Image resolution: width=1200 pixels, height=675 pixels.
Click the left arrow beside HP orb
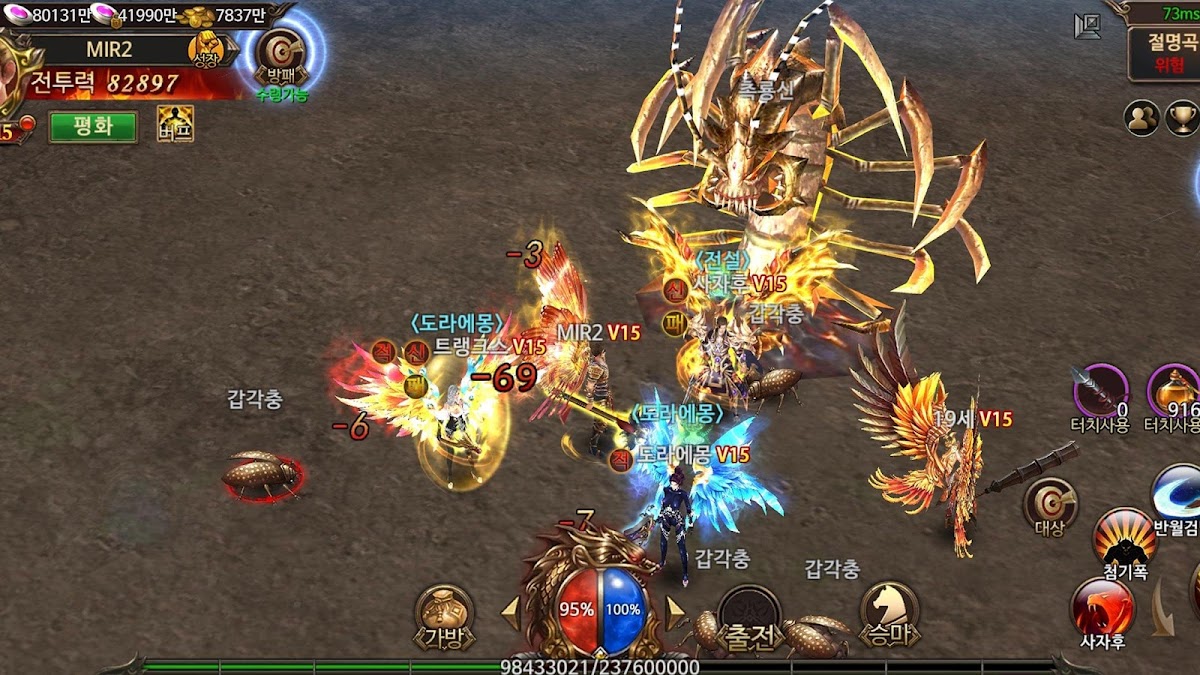coord(510,613)
